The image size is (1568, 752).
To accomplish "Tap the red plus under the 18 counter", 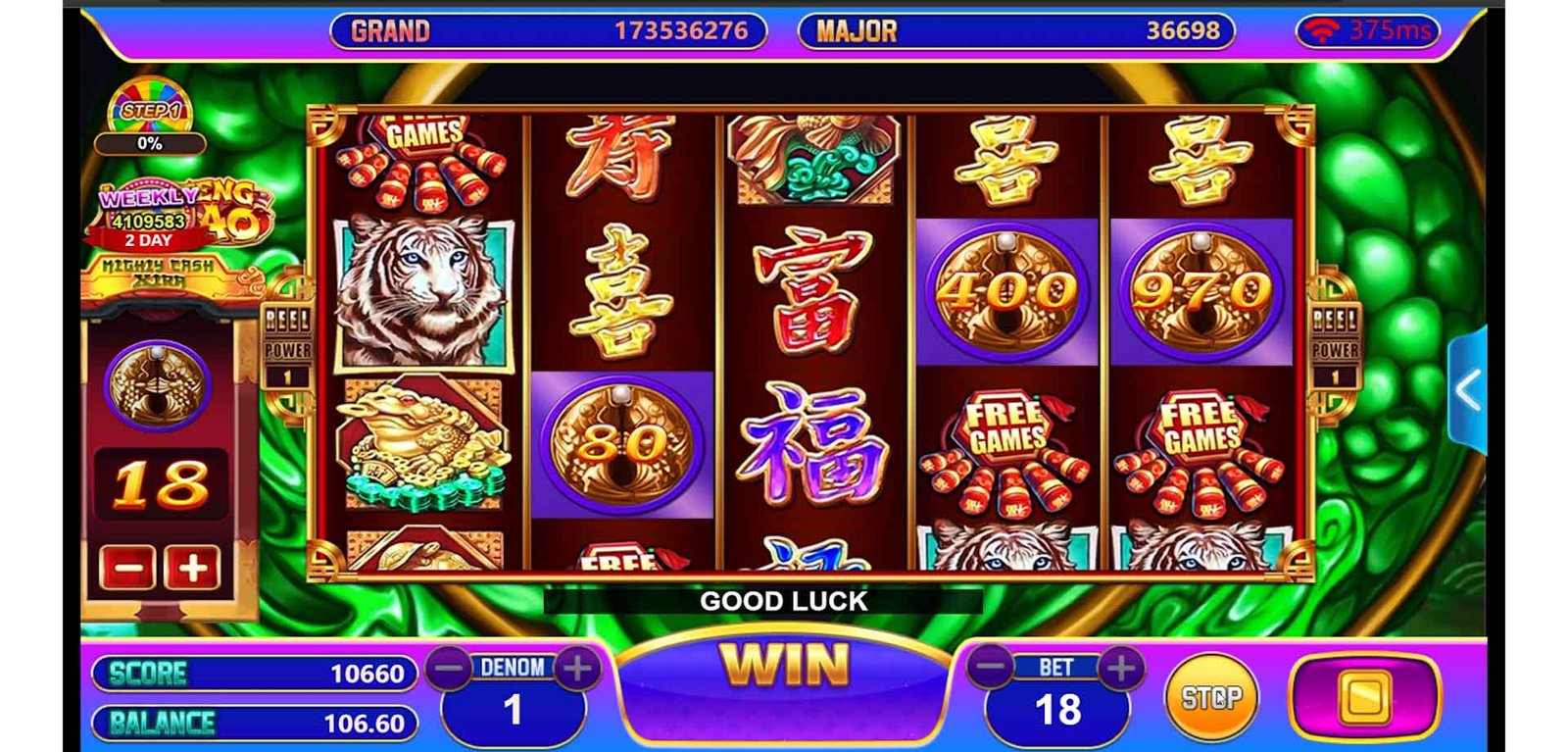I will pos(192,568).
